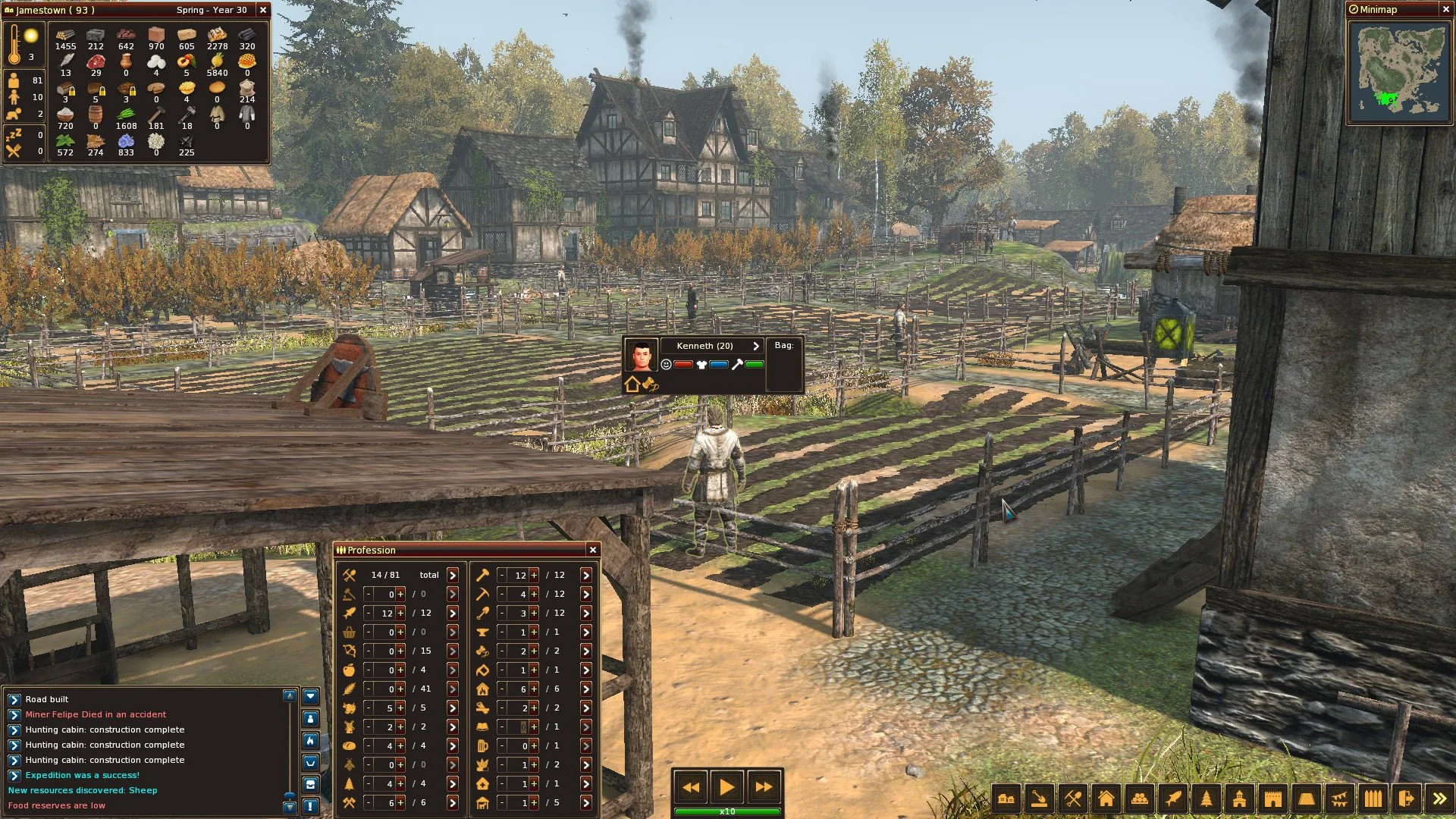Click the Profession panel title bar
This screenshot has height=819, width=1456.
coord(372,550)
